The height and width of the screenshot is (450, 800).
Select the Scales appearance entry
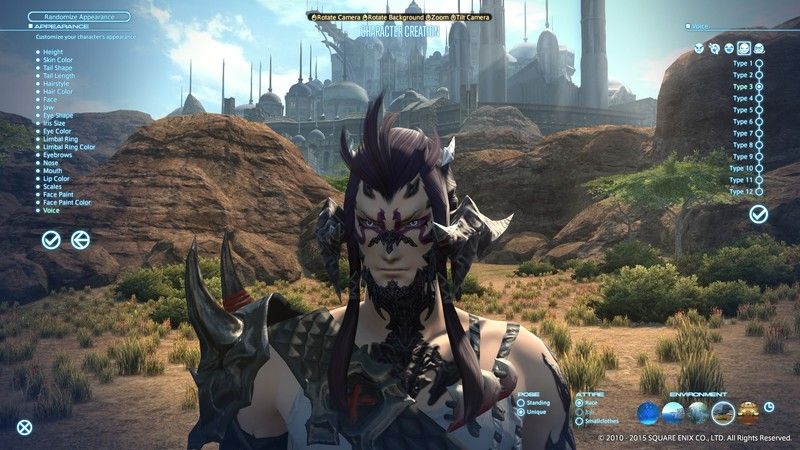53,187
